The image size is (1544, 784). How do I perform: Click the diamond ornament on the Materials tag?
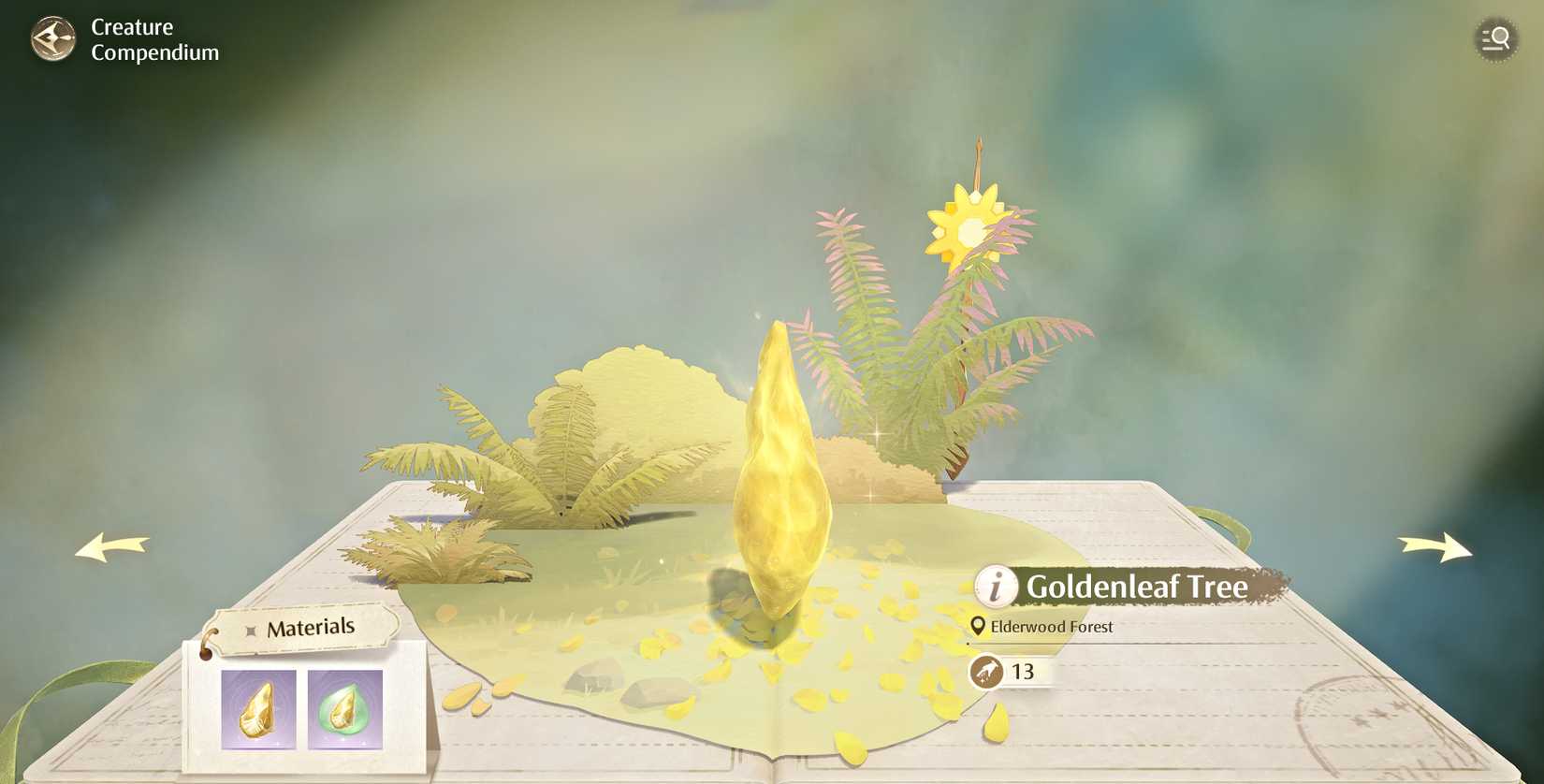pyautogui.click(x=249, y=630)
